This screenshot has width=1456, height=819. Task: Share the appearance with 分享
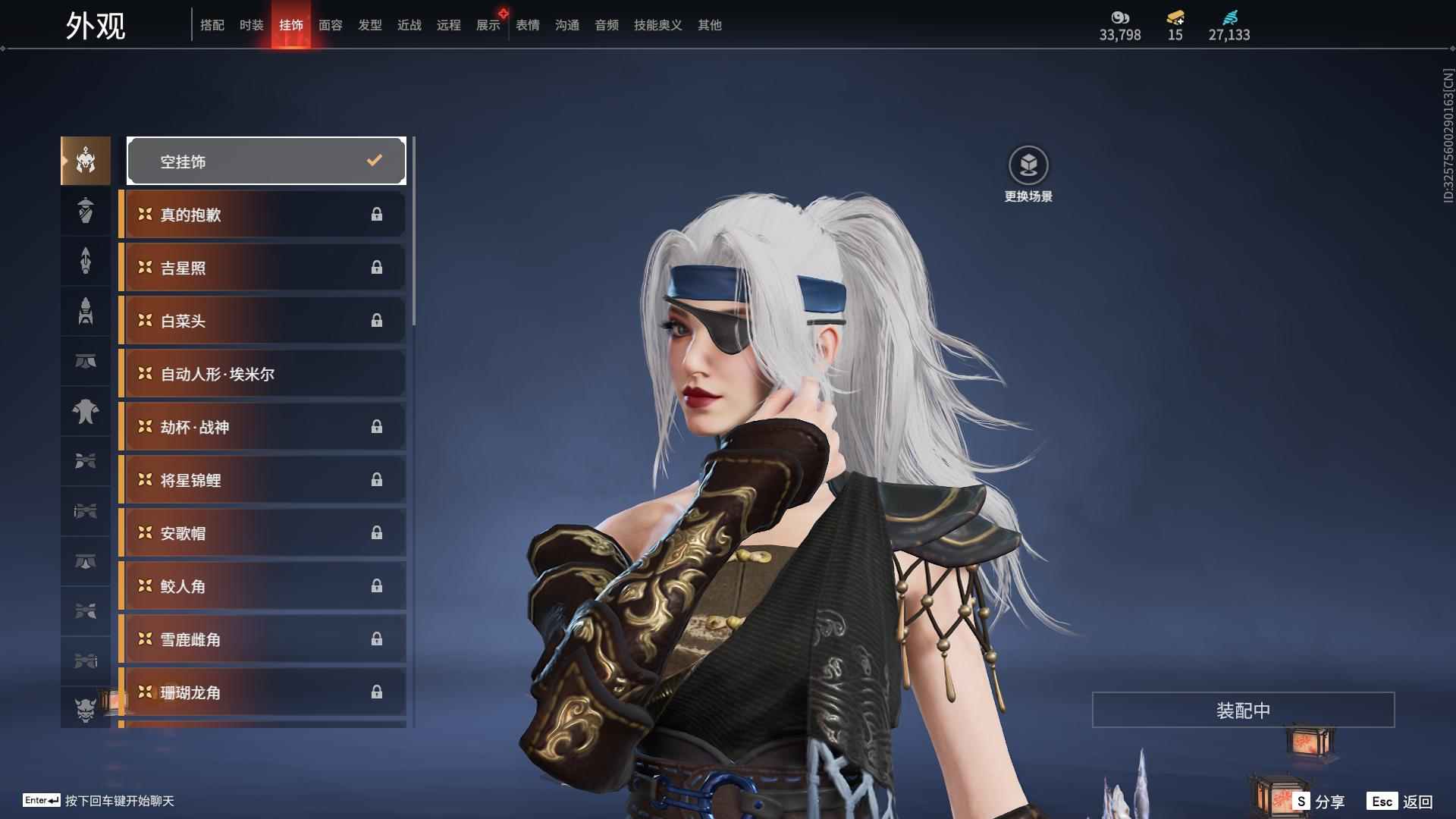(x=1319, y=802)
